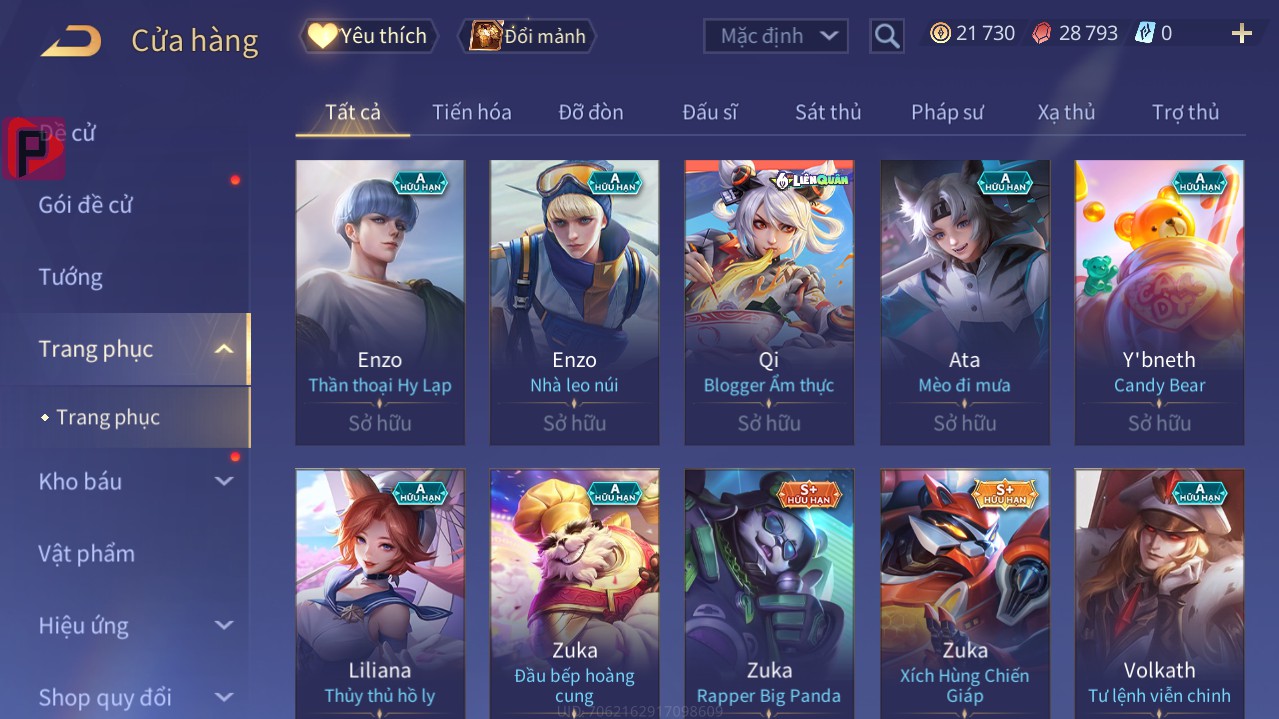The image size is (1279, 719).
Task: Click the magnifying glass search button
Action: 886,36
